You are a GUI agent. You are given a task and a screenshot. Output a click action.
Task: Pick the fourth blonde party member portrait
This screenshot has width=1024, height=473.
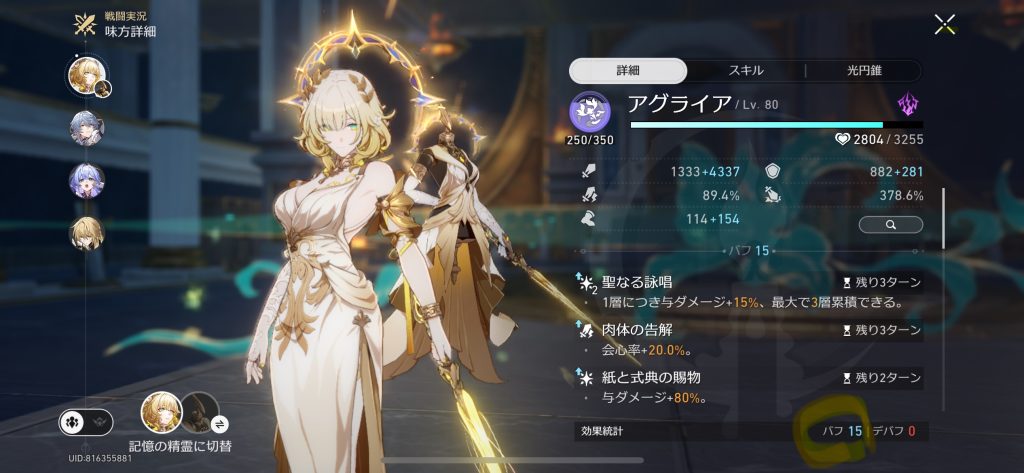(87, 234)
